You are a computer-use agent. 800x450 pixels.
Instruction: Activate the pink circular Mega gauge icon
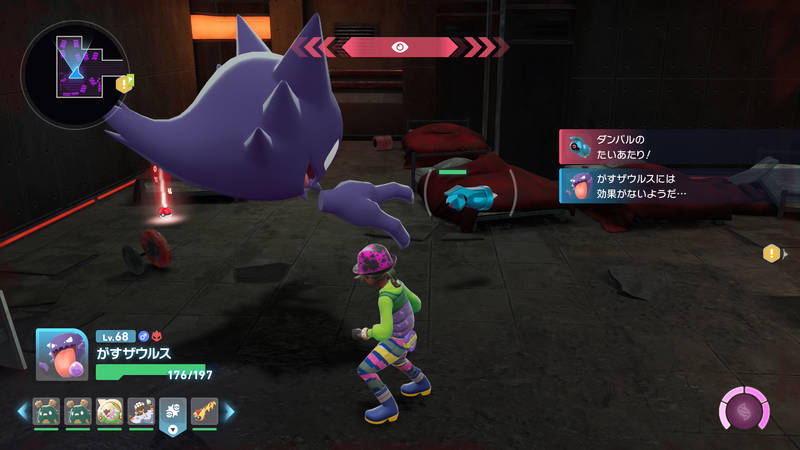click(744, 411)
